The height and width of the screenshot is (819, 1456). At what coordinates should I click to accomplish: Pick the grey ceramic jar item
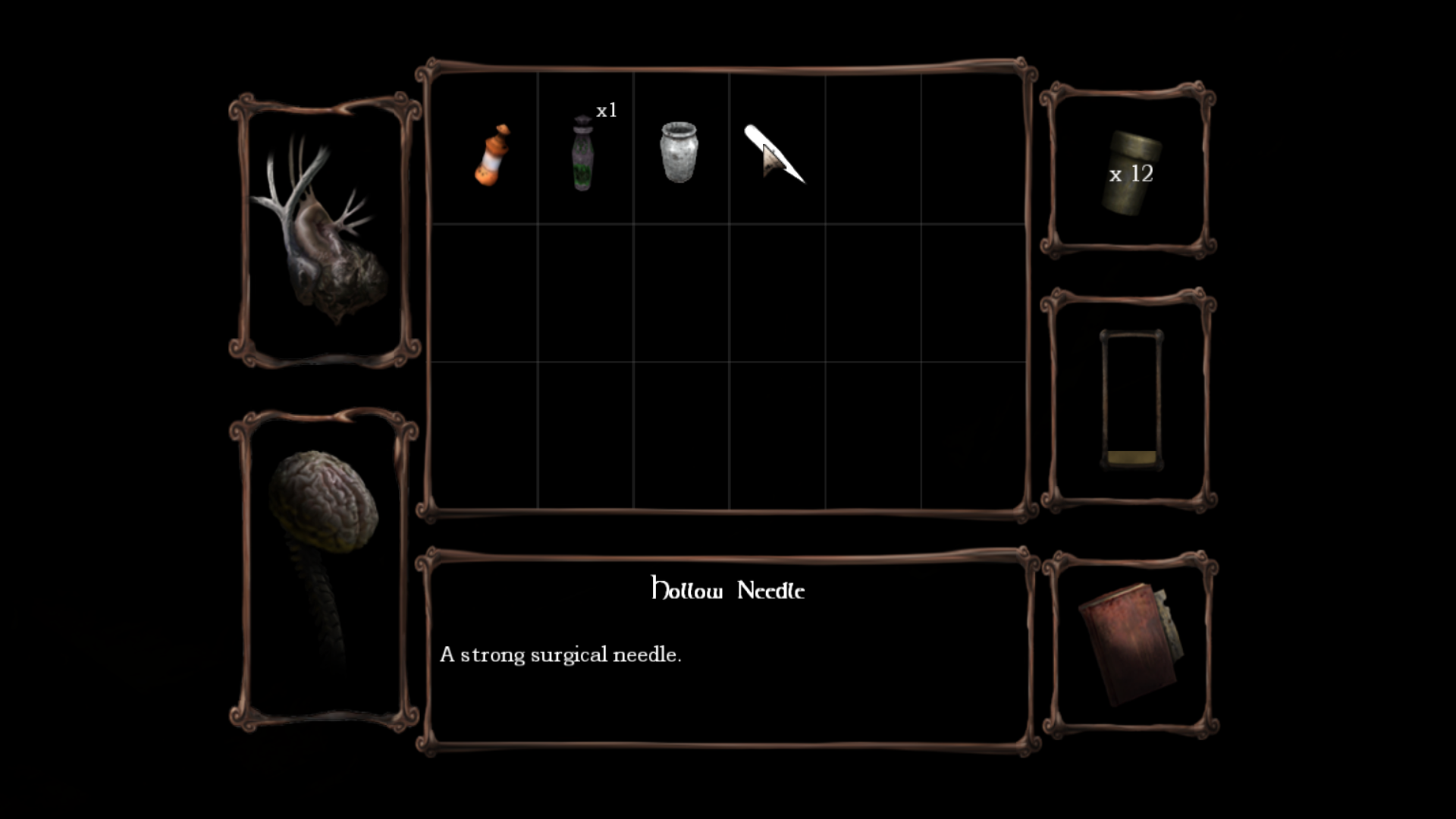pos(679,152)
